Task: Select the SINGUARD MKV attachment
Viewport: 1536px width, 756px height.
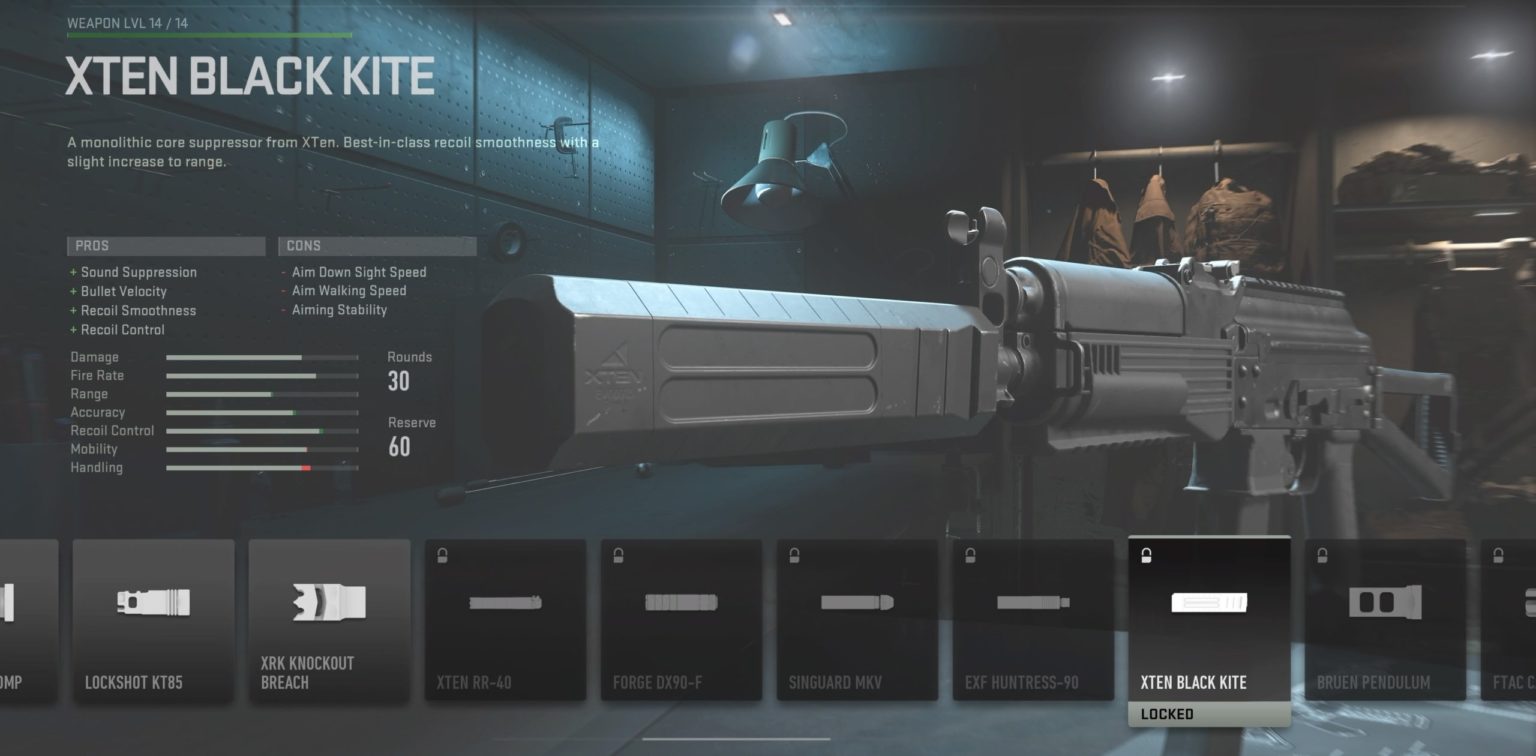Action: 857,620
